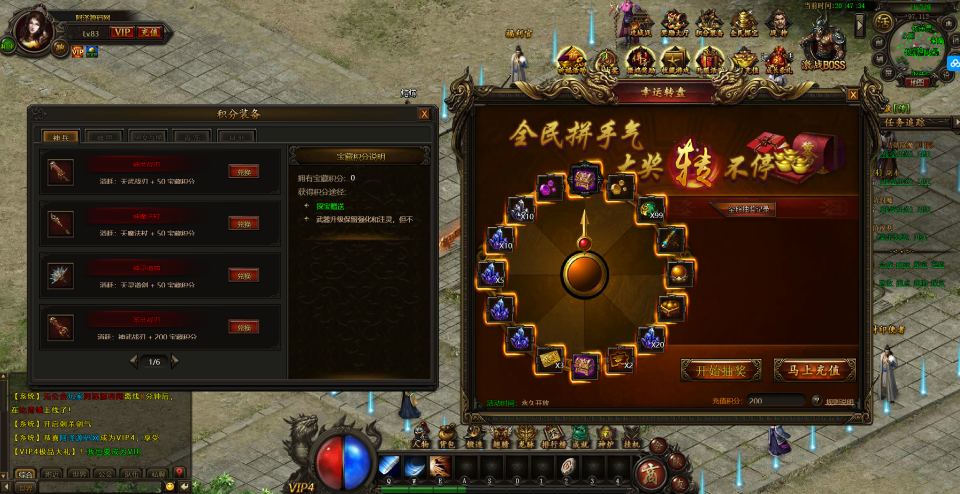
Task: Click 开始抽奖 to start the lucky draw
Action: (x=720, y=370)
